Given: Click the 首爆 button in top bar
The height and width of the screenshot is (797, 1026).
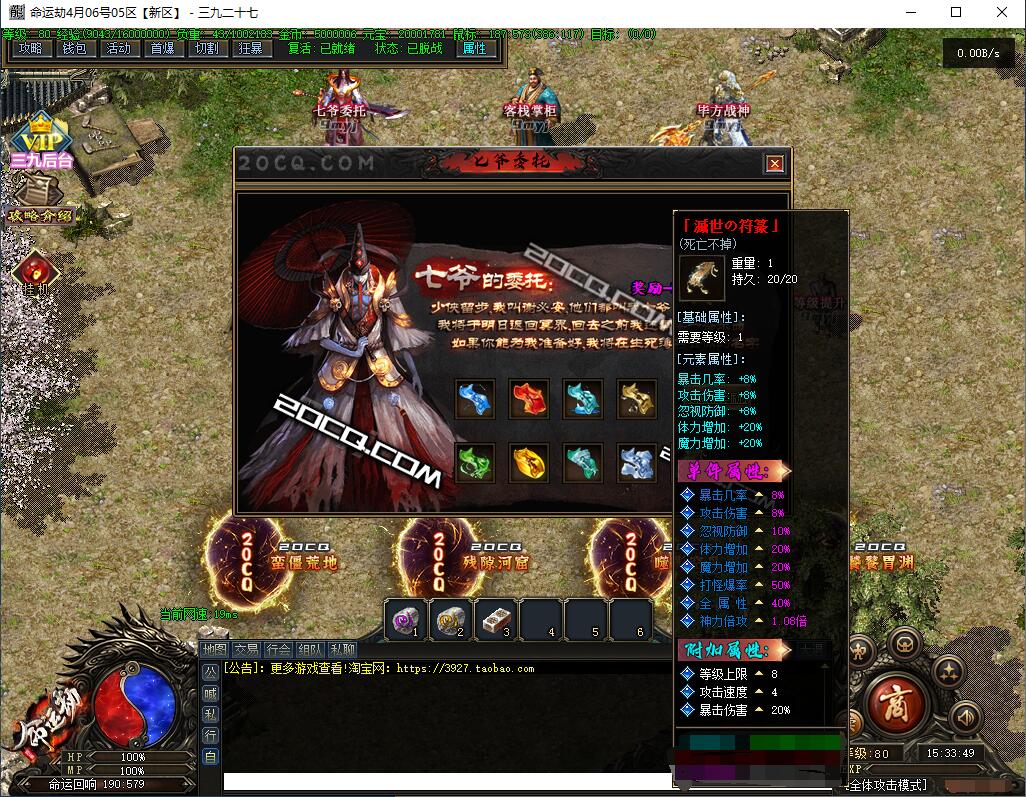Looking at the screenshot, I should click(x=162, y=48).
